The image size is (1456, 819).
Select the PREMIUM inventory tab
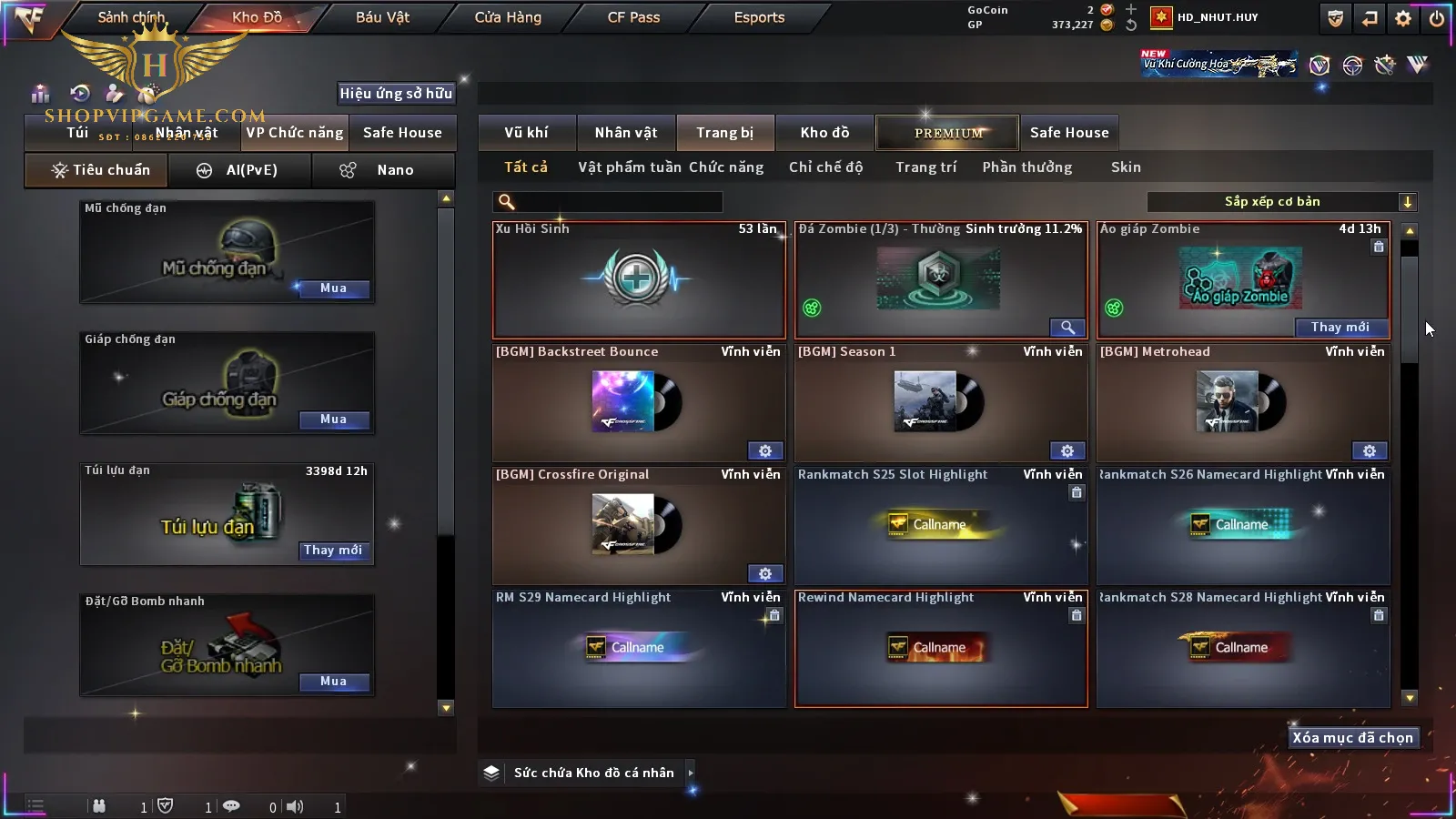(947, 133)
